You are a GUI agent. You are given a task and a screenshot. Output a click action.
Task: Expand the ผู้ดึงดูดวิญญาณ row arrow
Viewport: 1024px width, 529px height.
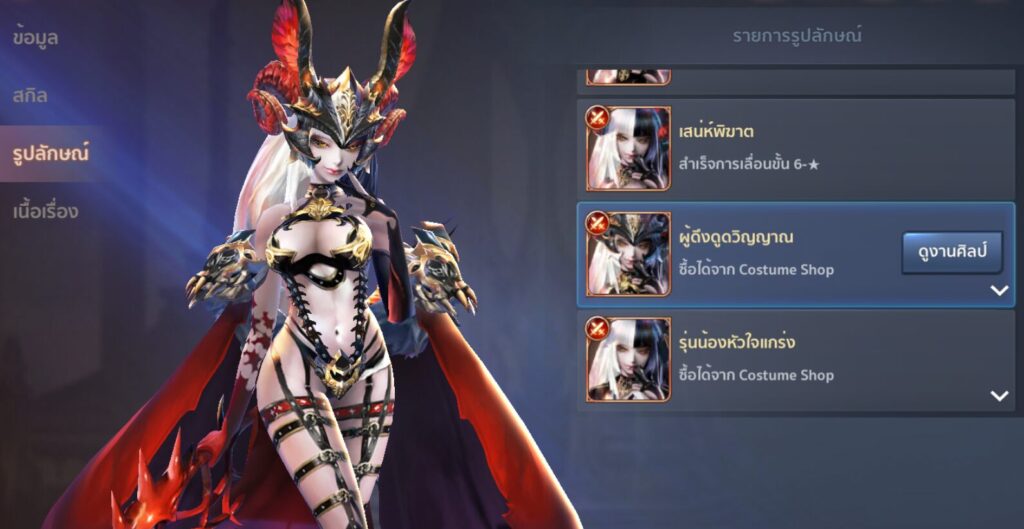[x=998, y=291]
